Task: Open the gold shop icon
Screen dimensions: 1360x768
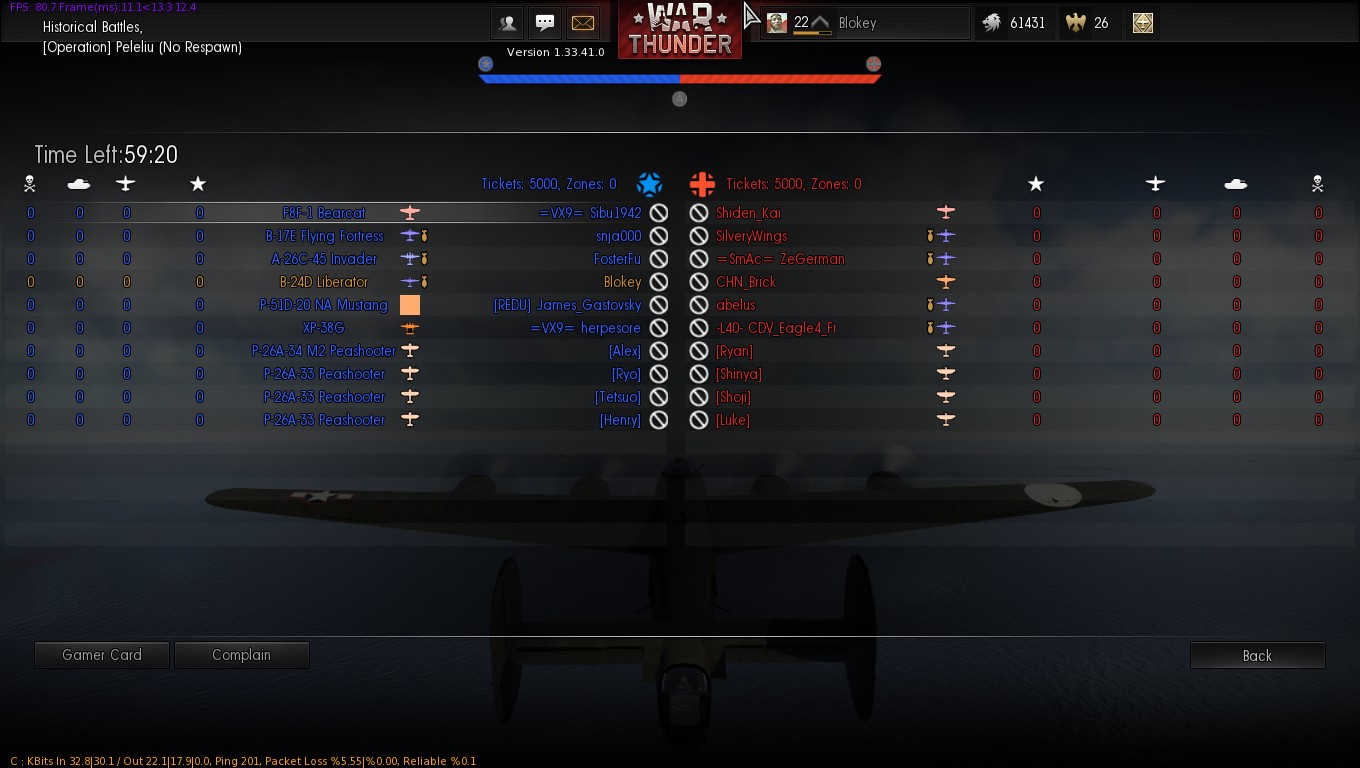Action: pyautogui.click(x=1143, y=23)
